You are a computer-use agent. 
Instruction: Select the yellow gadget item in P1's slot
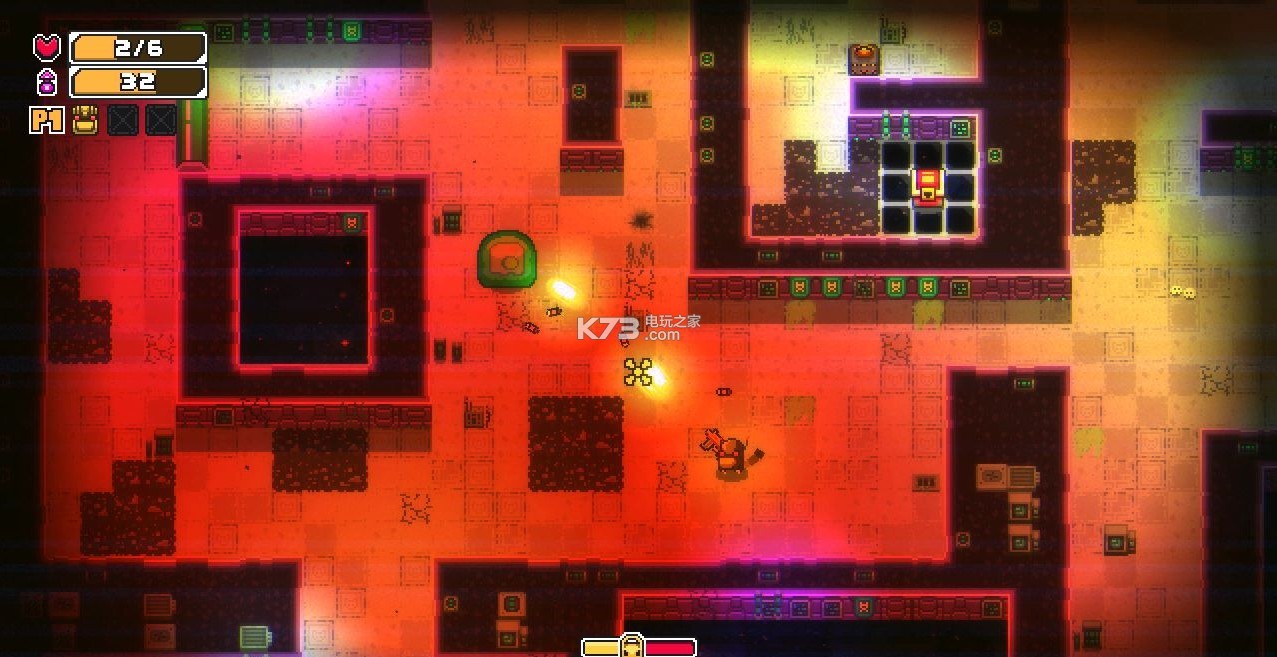tap(86, 120)
